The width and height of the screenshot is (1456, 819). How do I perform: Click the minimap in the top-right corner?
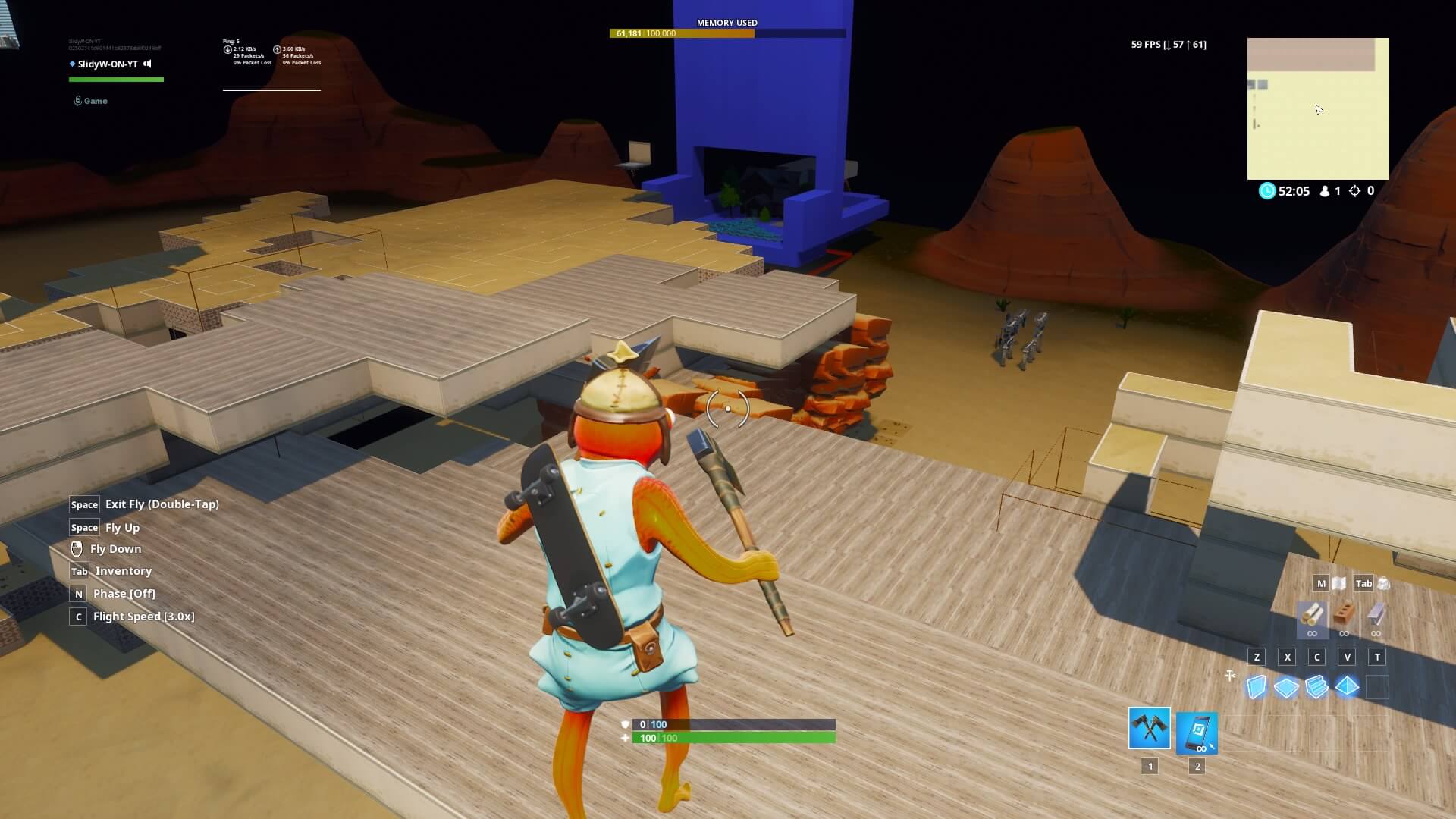point(1317,109)
